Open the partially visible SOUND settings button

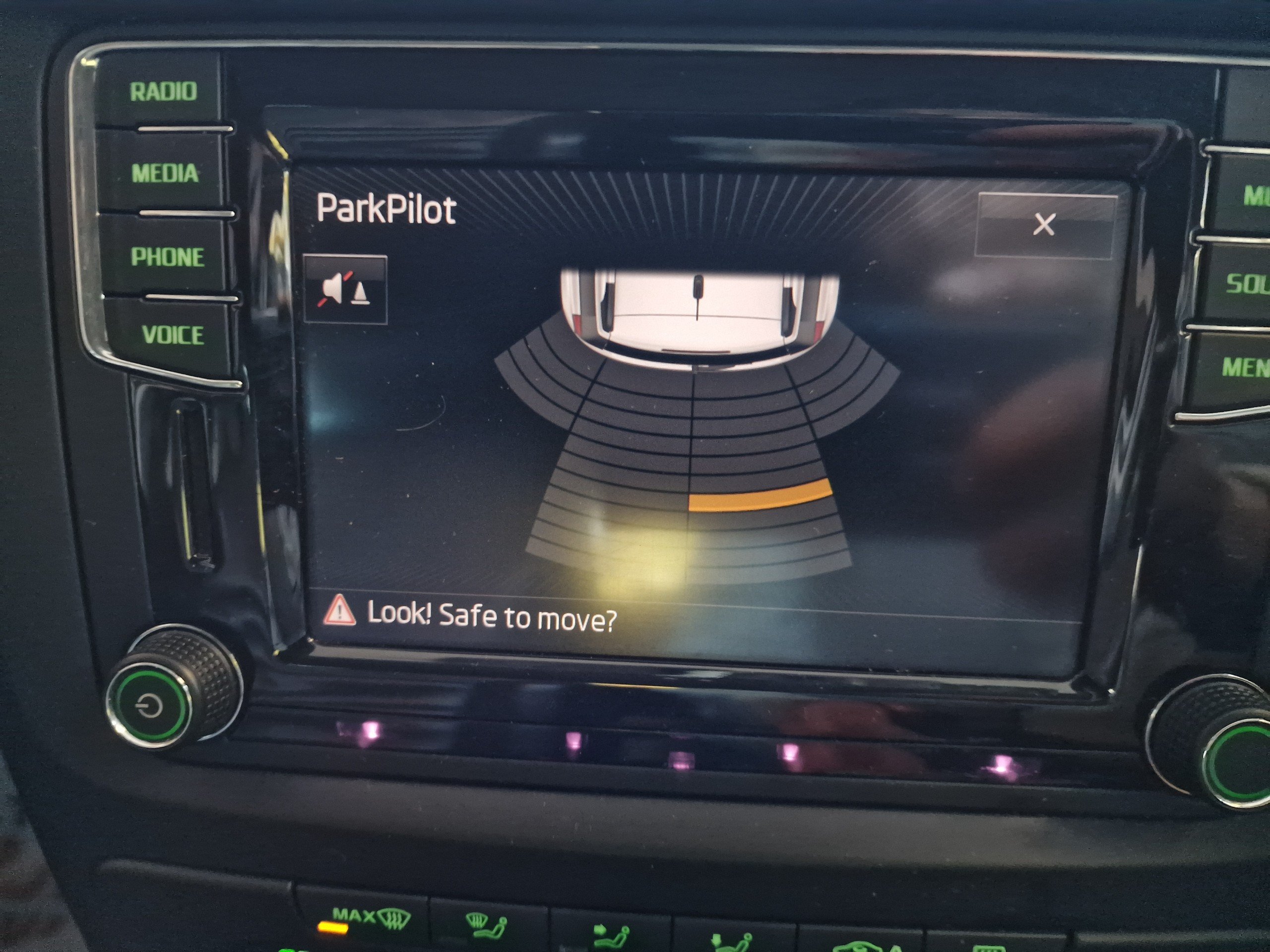pos(1246,284)
